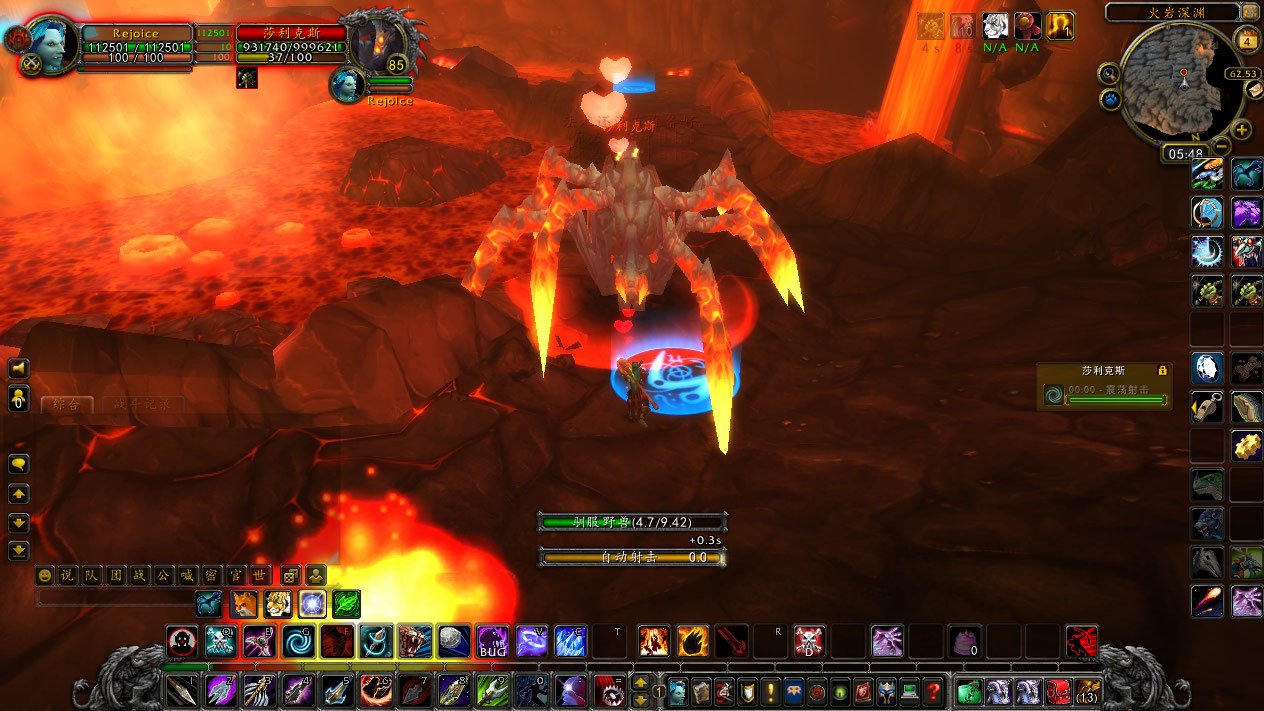Zoom in the minimap with the plus button

pos(1242,130)
